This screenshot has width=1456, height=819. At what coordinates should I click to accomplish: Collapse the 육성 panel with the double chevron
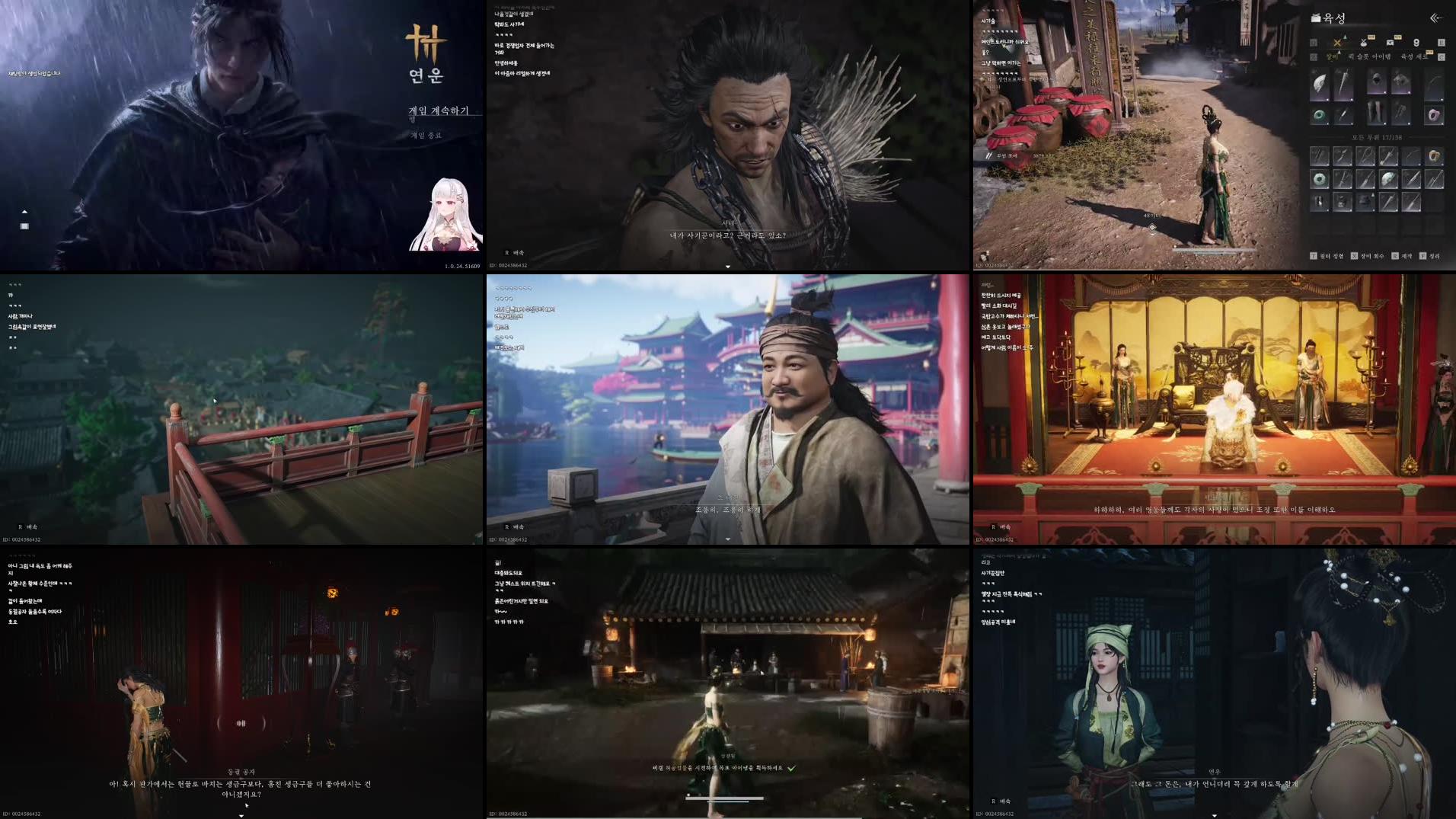tap(1435, 18)
